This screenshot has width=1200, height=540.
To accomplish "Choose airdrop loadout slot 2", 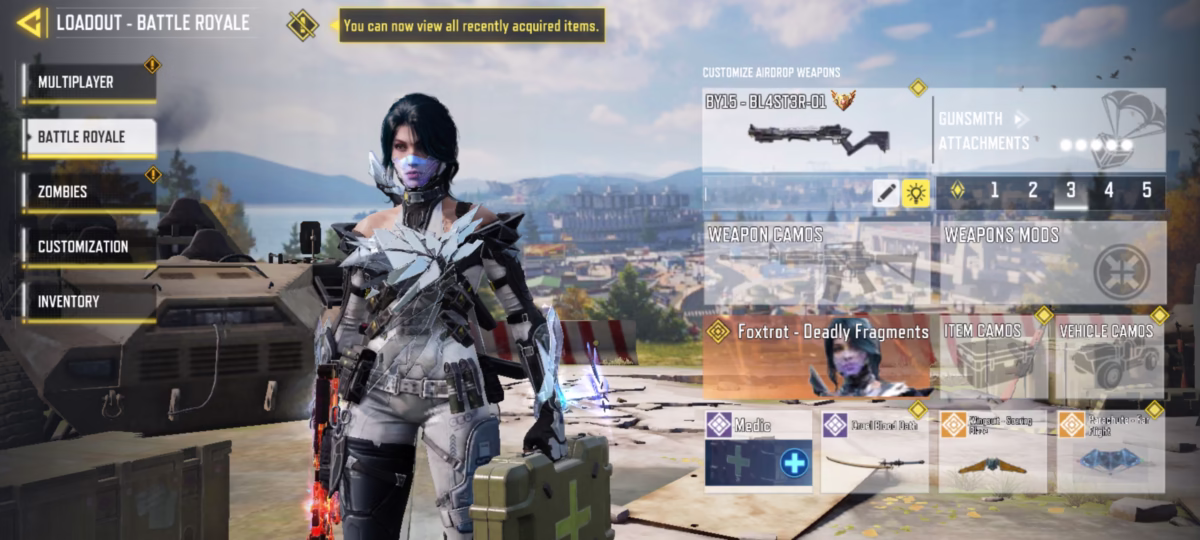I will pyautogui.click(x=1033, y=191).
